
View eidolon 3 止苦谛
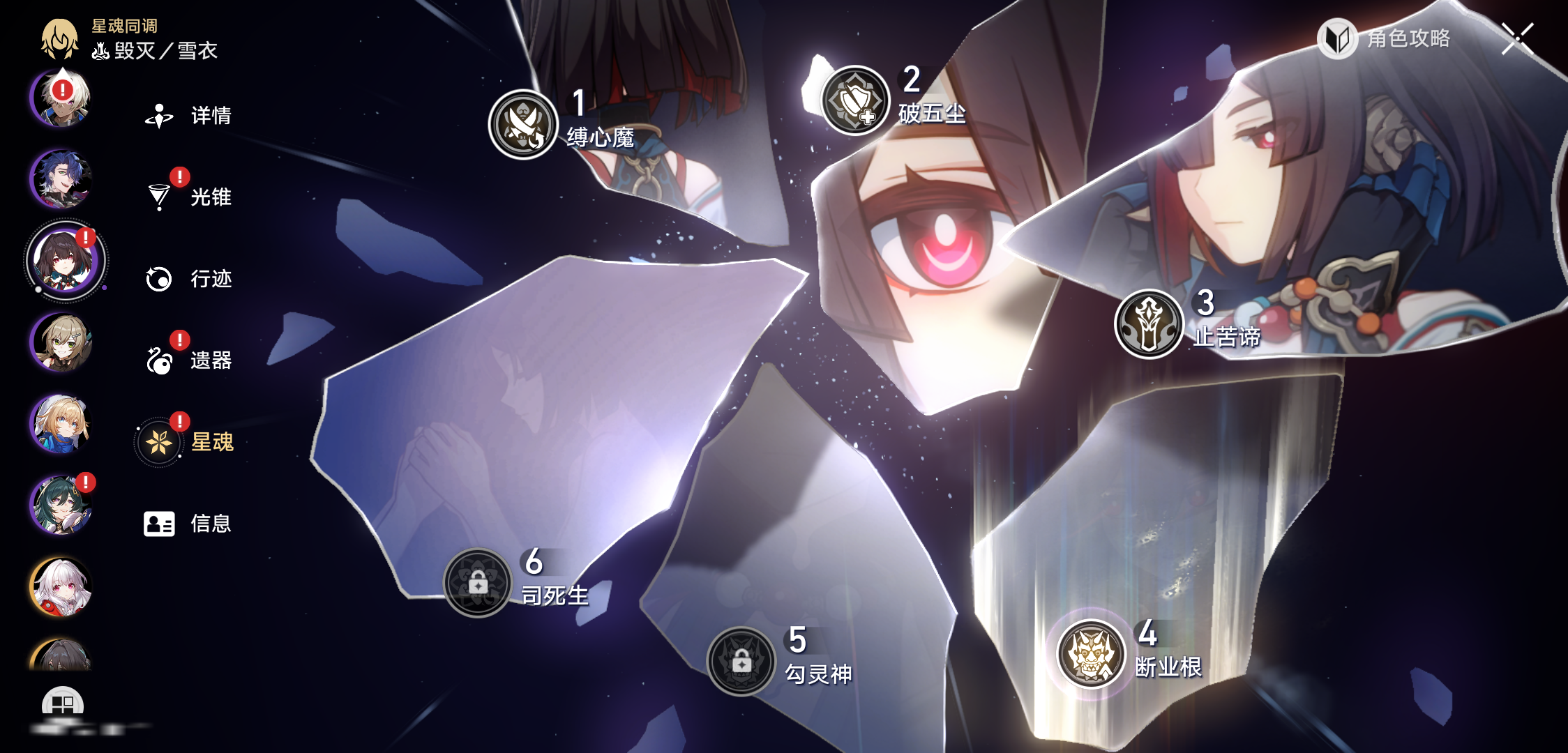[1148, 324]
